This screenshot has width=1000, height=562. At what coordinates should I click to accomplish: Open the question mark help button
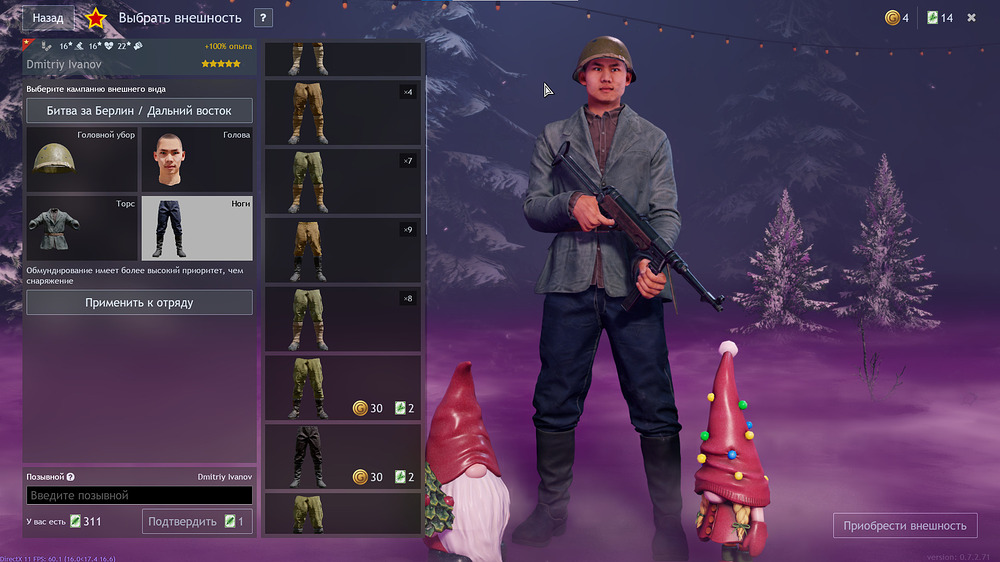coord(263,18)
